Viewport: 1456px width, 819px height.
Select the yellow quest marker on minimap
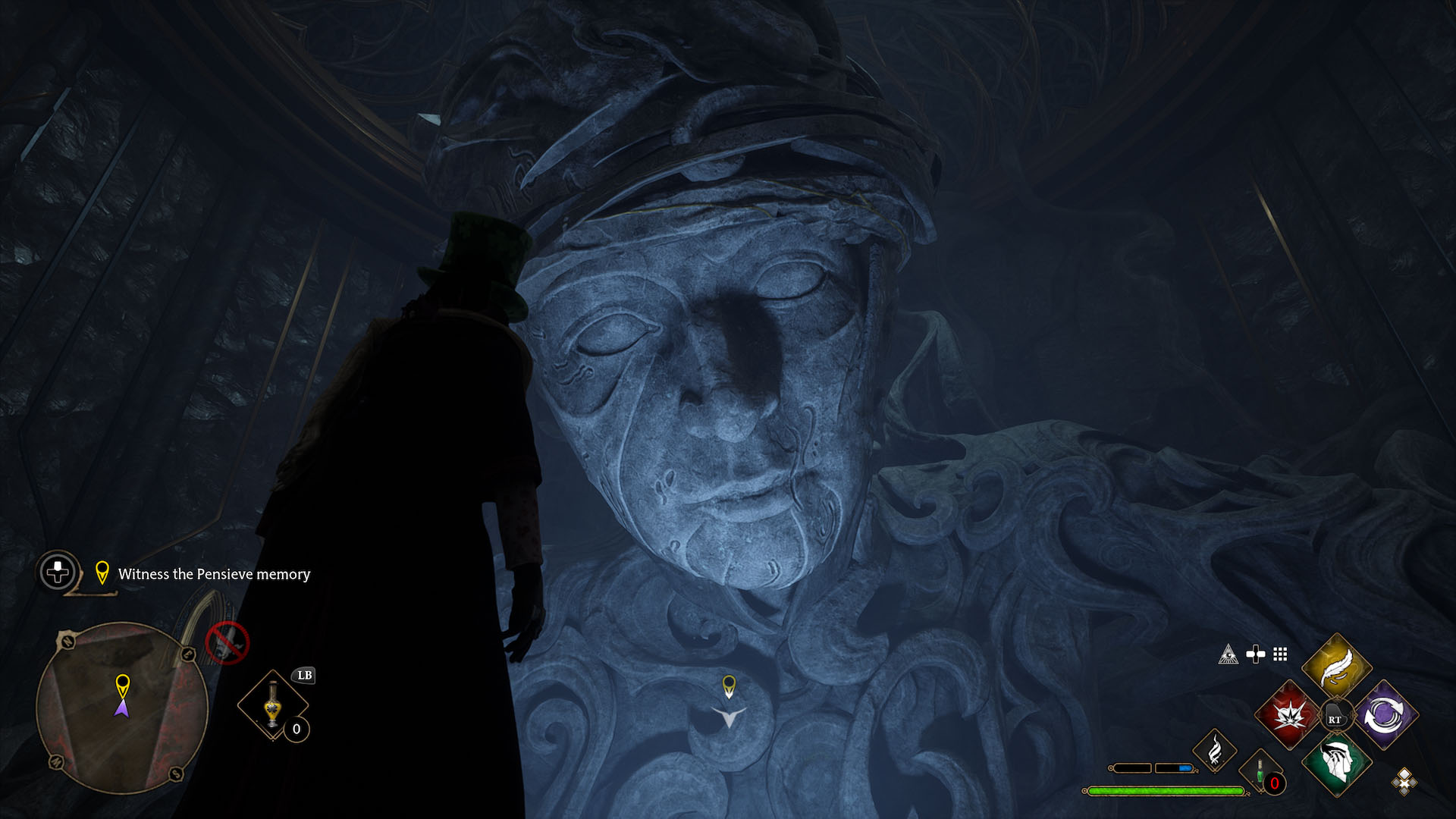point(122,685)
